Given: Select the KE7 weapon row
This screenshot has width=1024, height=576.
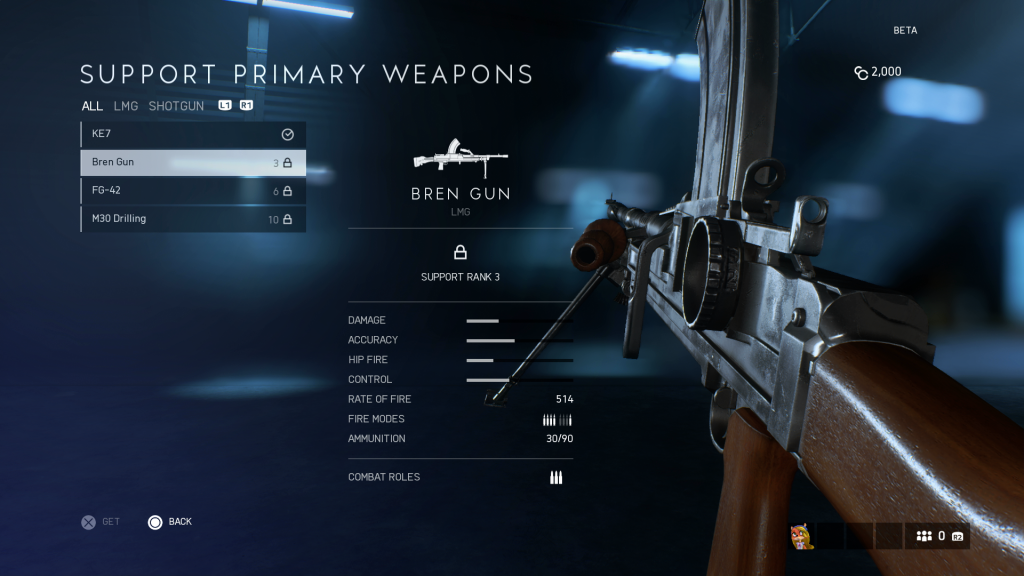Looking at the screenshot, I should pyautogui.click(x=193, y=134).
